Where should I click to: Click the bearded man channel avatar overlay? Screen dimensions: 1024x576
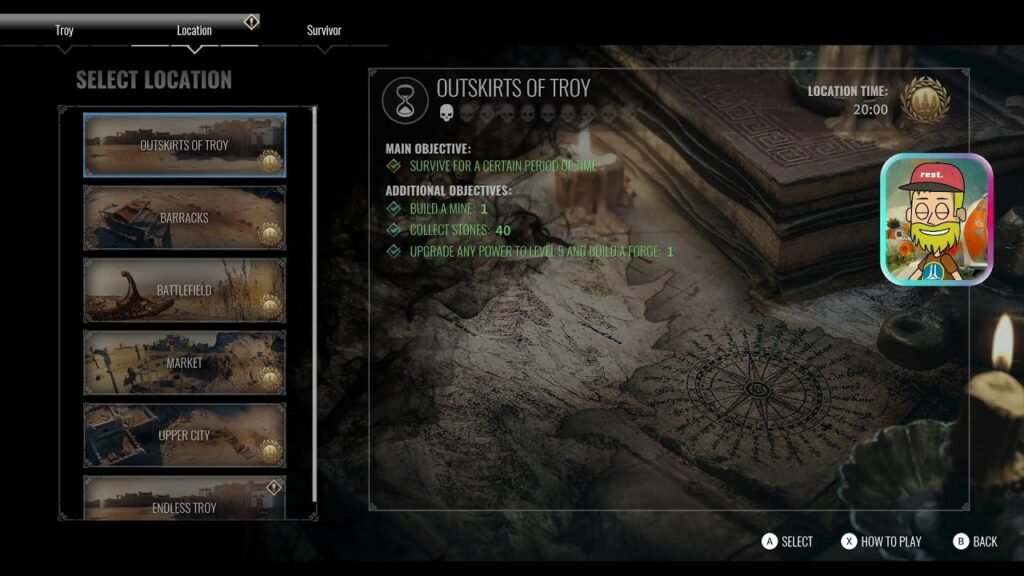tap(936, 219)
